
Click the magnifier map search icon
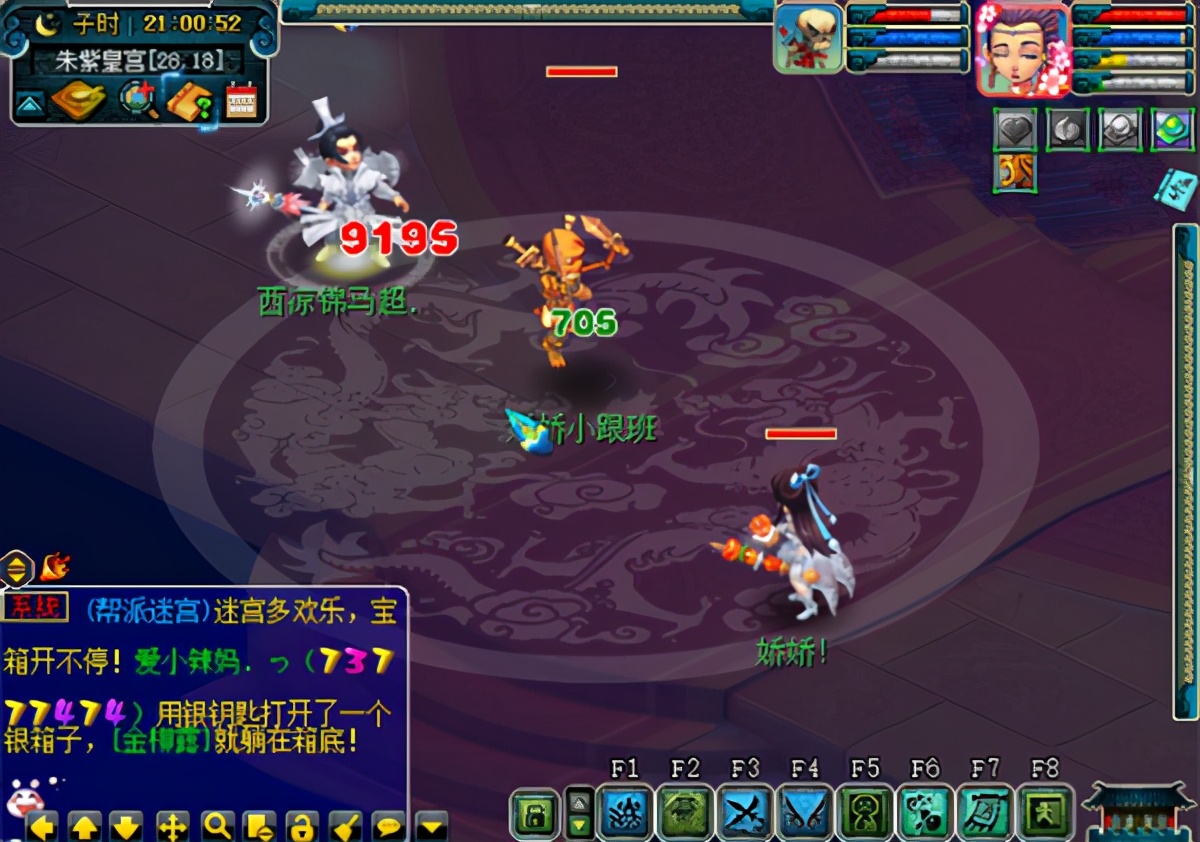point(138,99)
